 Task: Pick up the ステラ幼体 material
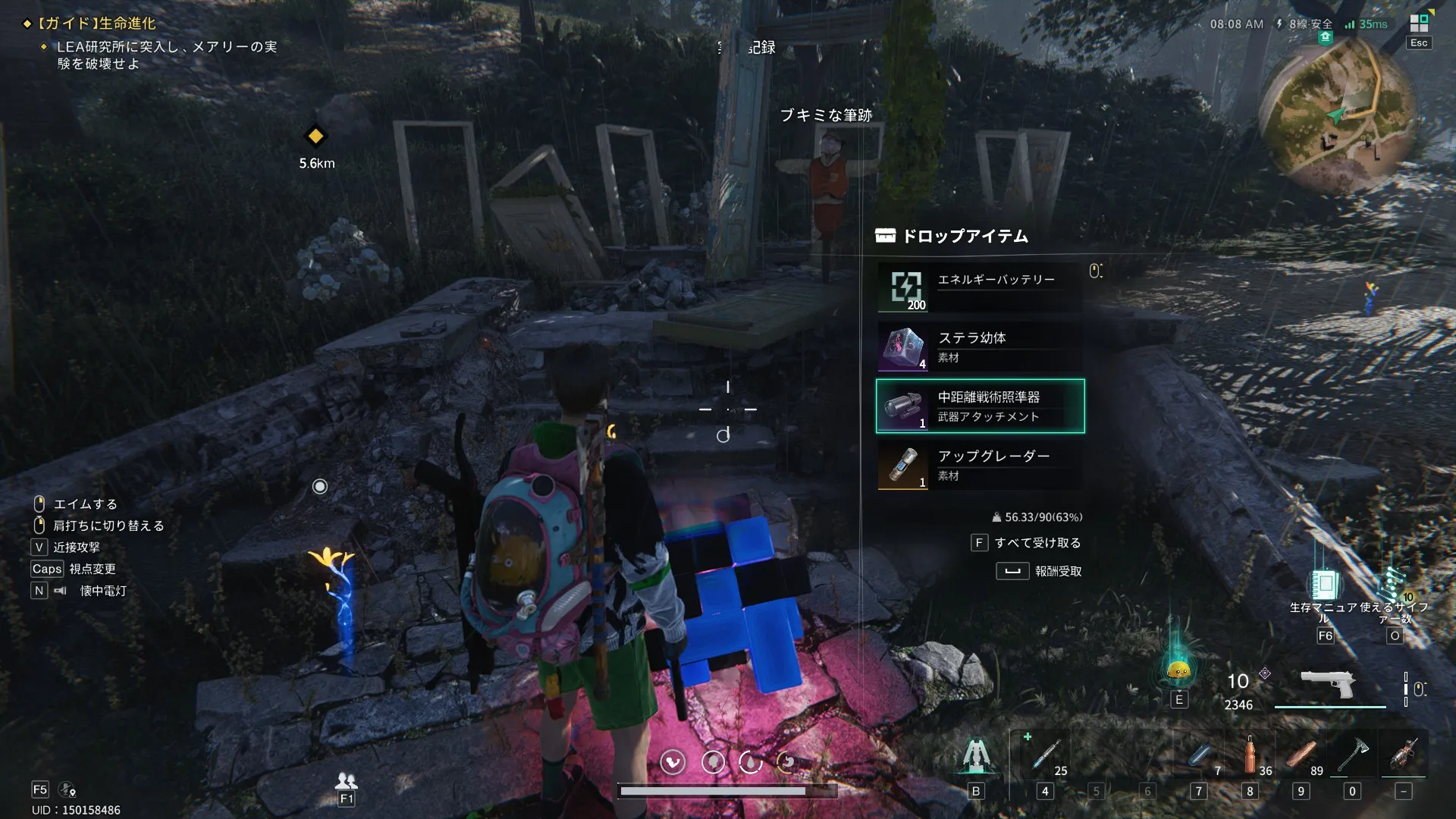980,347
